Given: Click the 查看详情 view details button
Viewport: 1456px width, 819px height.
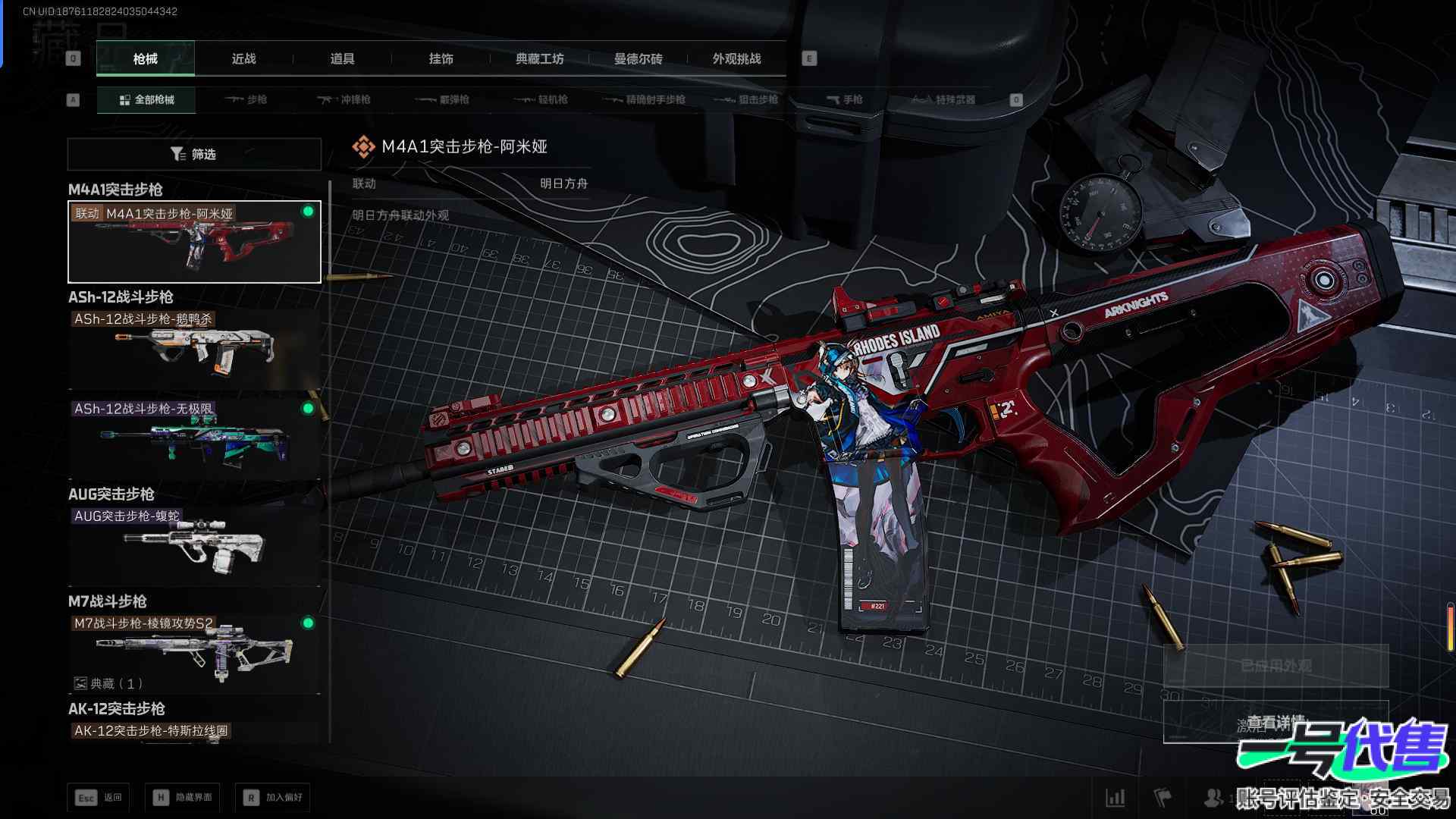Looking at the screenshot, I should pyautogui.click(x=1276, y=722).
